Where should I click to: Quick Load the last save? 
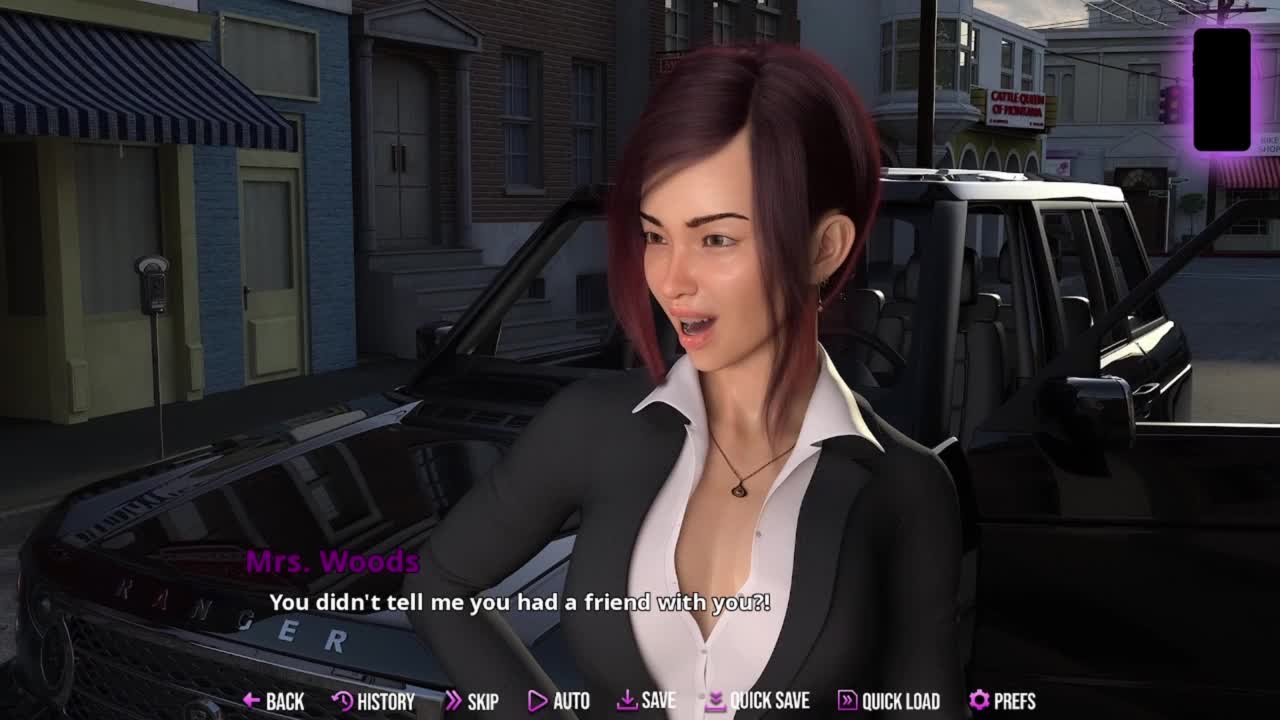[x=888, y=701]
